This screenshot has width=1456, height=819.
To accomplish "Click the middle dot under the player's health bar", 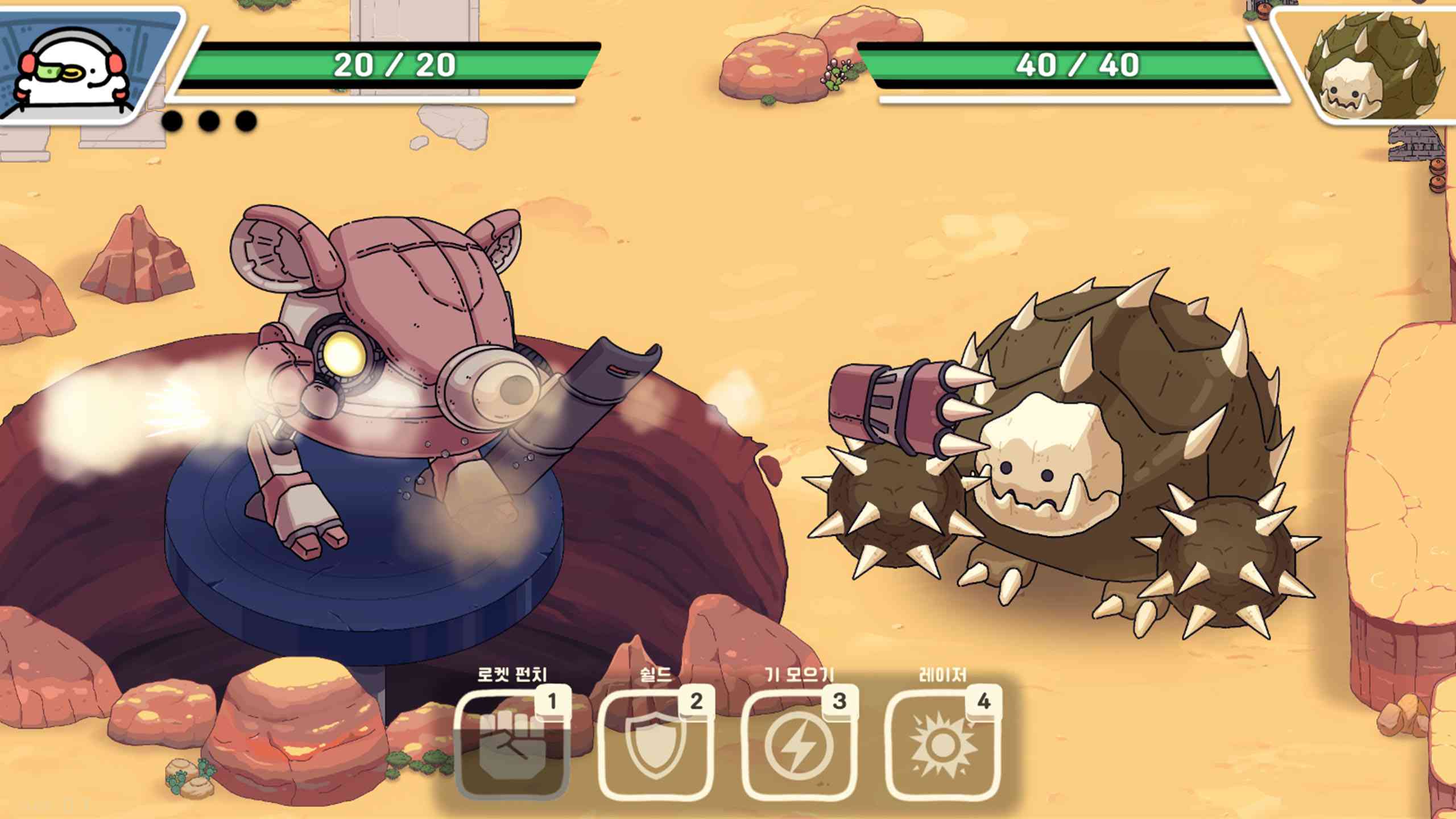I will click(208, 119).
